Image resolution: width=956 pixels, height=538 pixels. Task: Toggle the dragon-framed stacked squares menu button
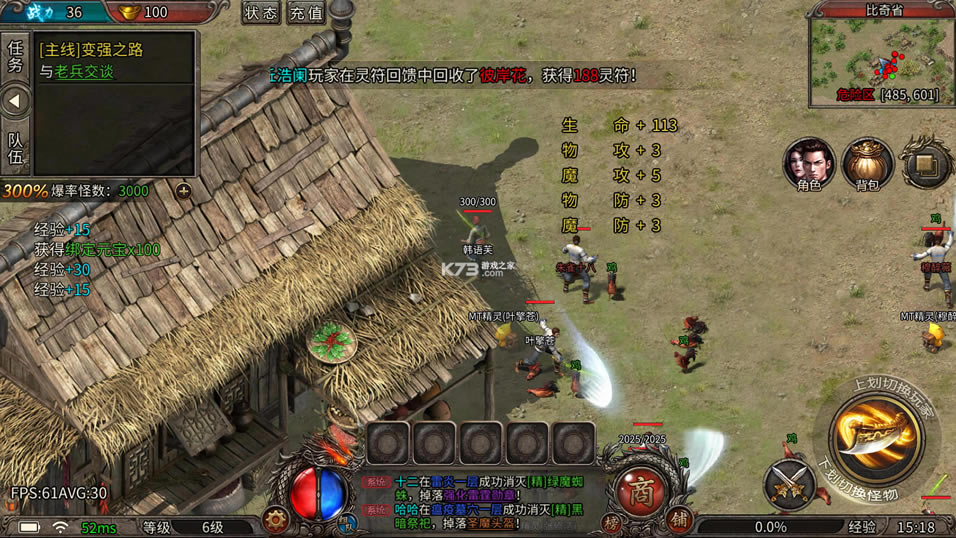pyautogui.click(x=927, y=164)
